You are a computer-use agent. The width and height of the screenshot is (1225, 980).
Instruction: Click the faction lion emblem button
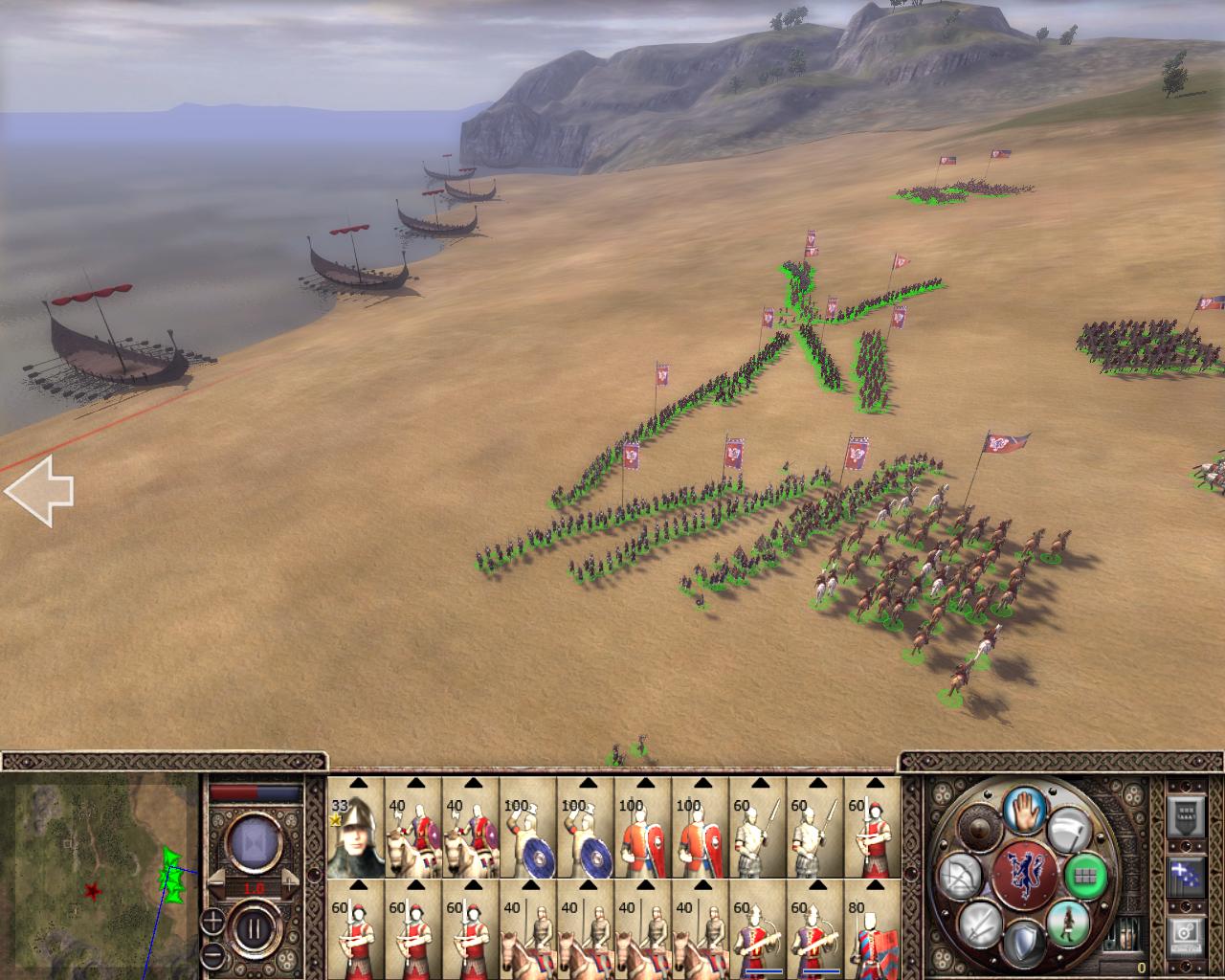[x=1023, y=876]
